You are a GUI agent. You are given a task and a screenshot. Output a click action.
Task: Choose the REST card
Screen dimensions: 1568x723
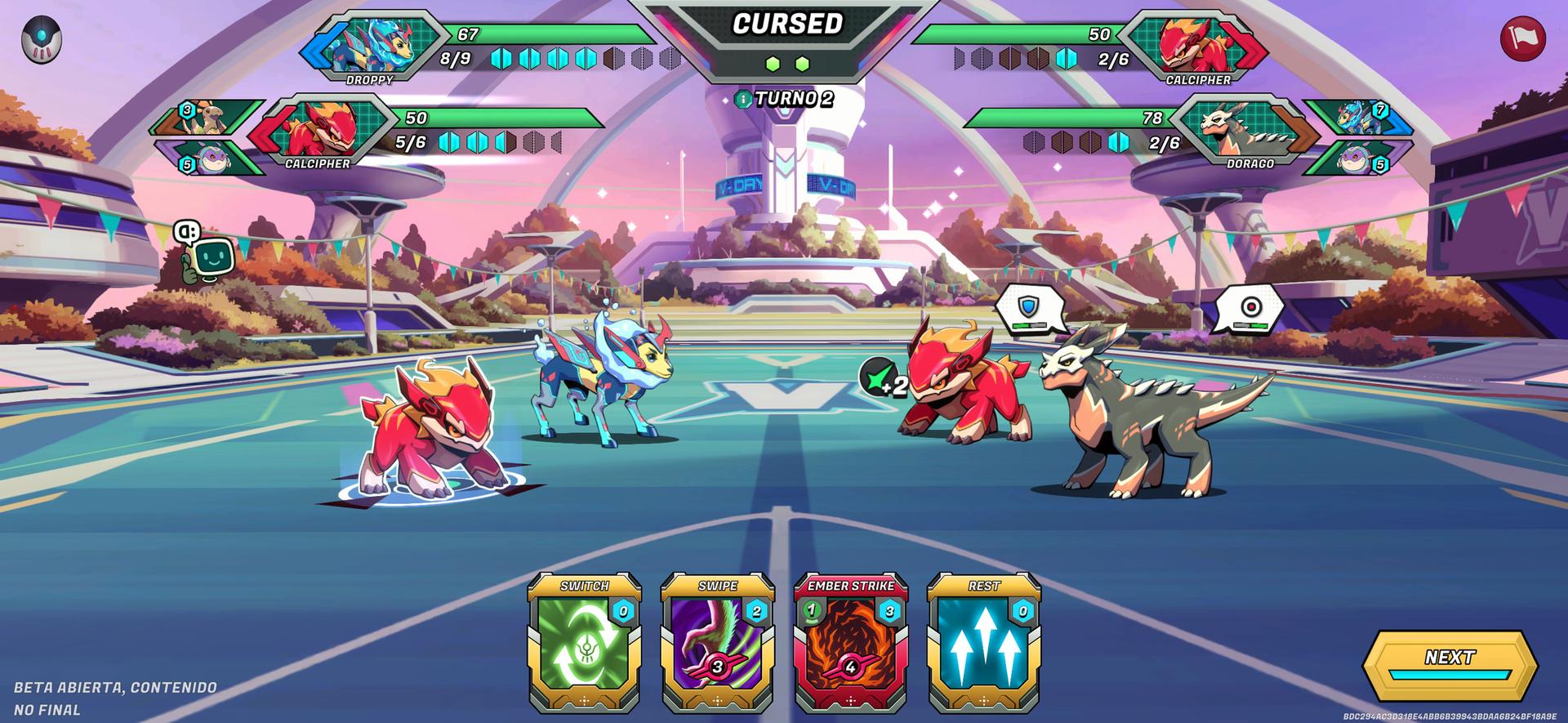click(982, 645)
